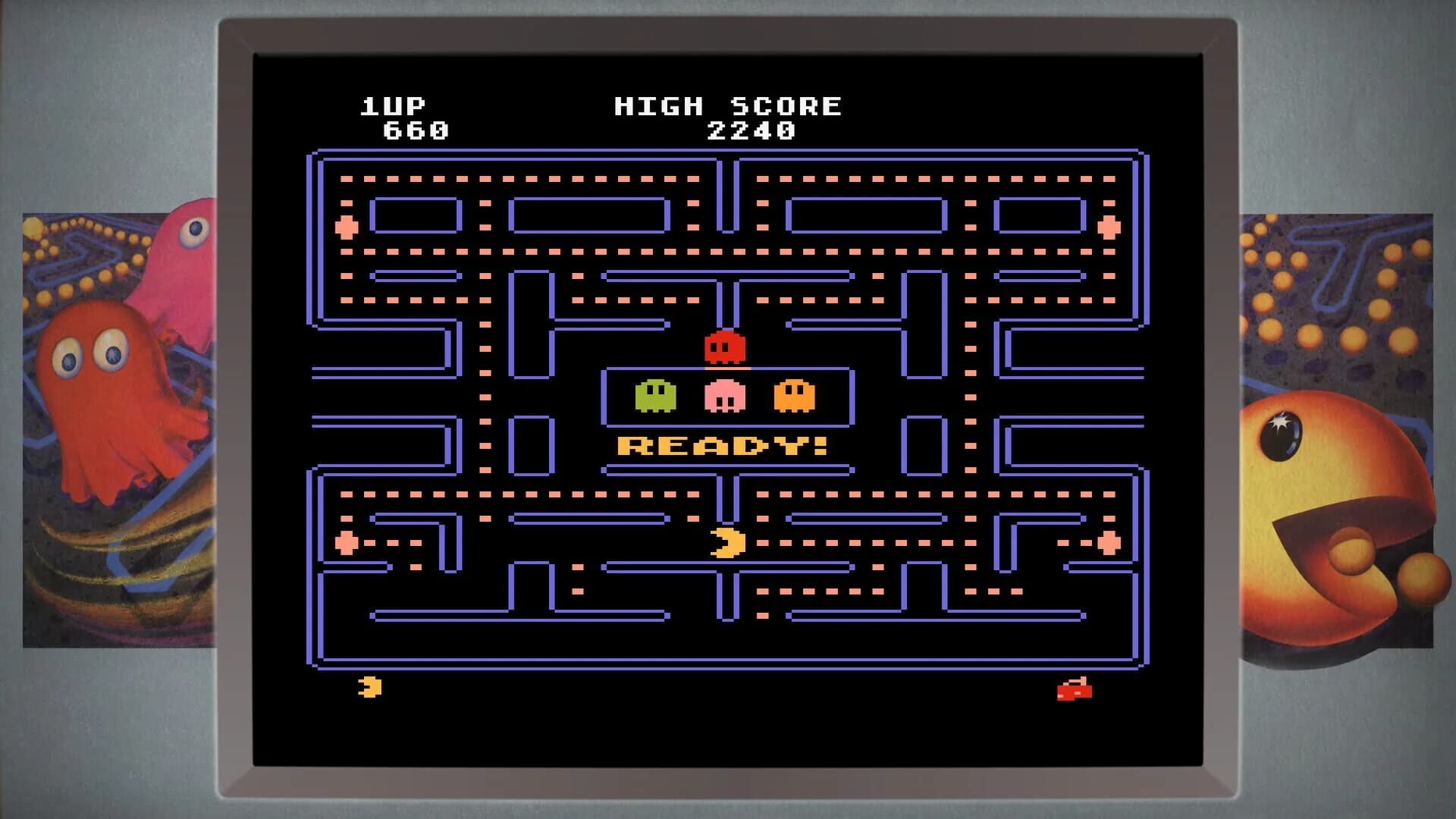This screenshot has width=1456, height=819.
Task: Click the 1UP score label
Action: [394, 106]
